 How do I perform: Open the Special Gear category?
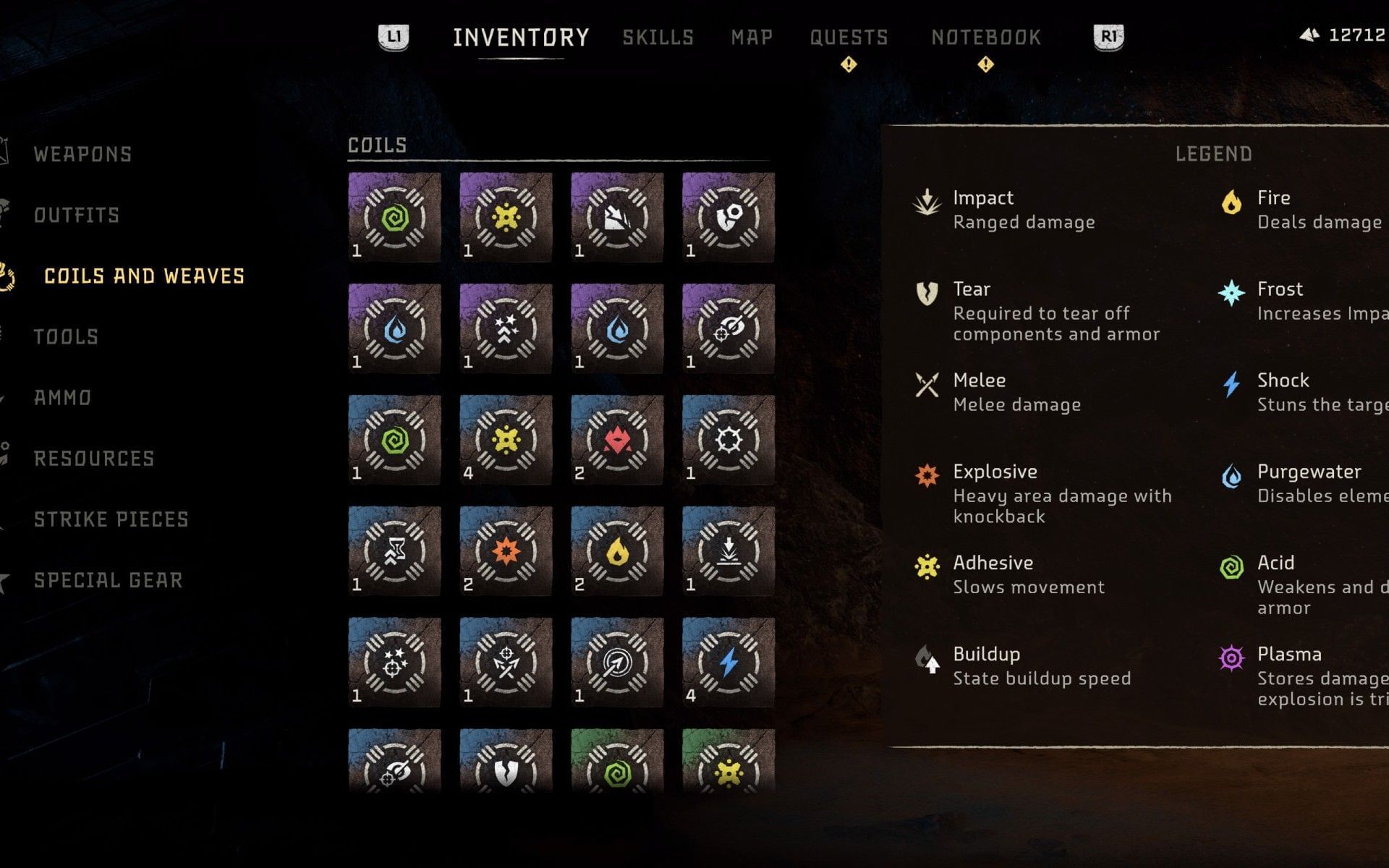coord(109,579)
